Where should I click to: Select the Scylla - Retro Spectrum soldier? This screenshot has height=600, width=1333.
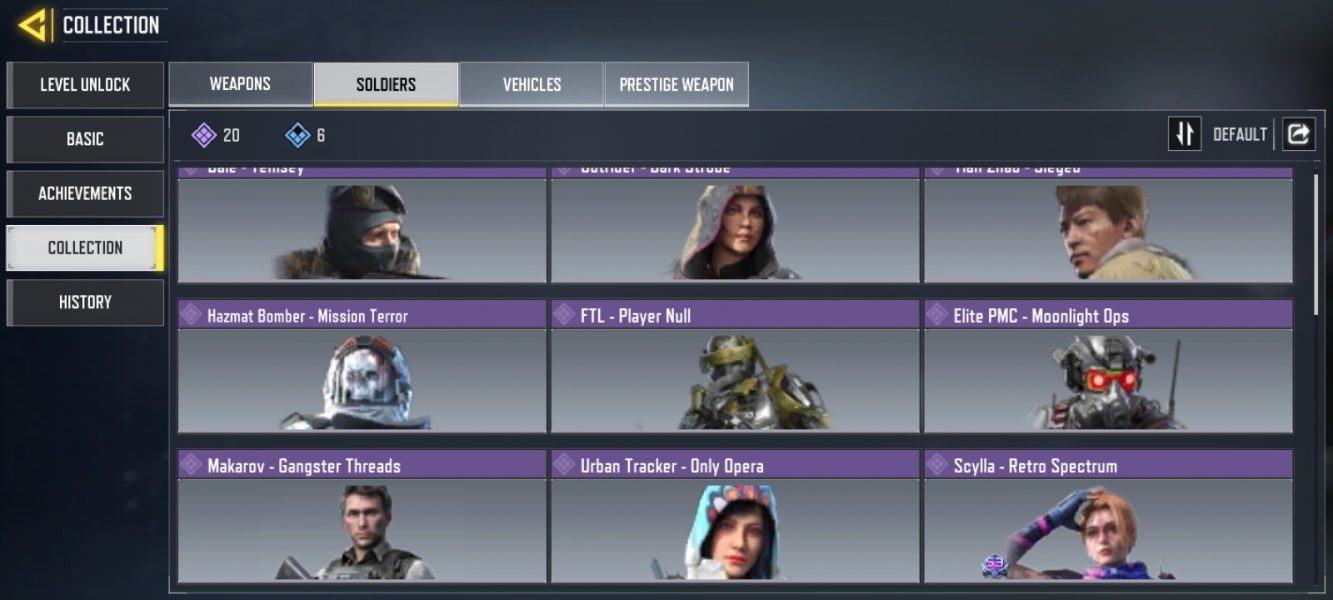(x=1108, y=516)
